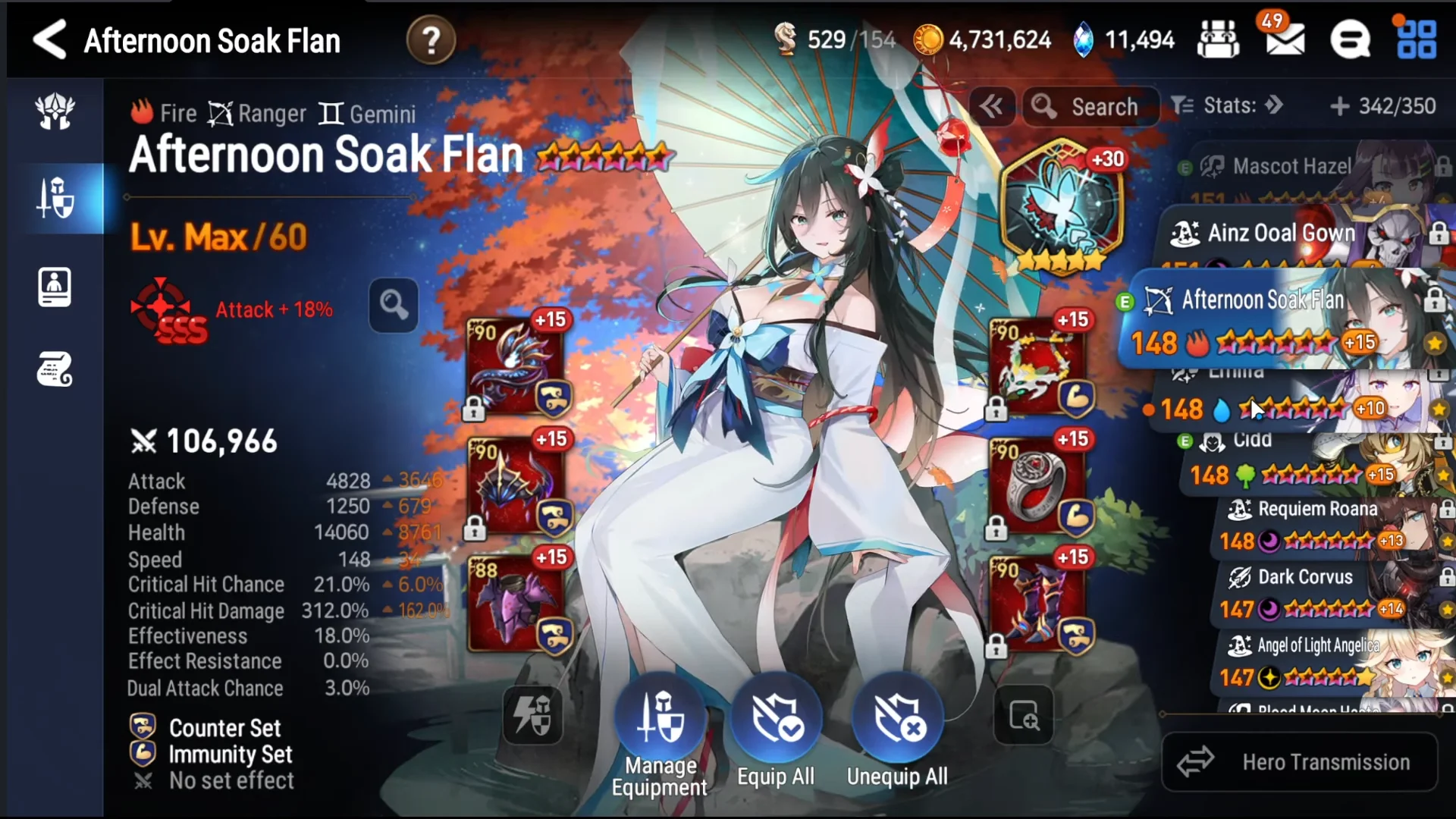The height and width of the screenshot is (819, 1456).
Task: Open the blue grid main menu
Action: [1416, 39]
